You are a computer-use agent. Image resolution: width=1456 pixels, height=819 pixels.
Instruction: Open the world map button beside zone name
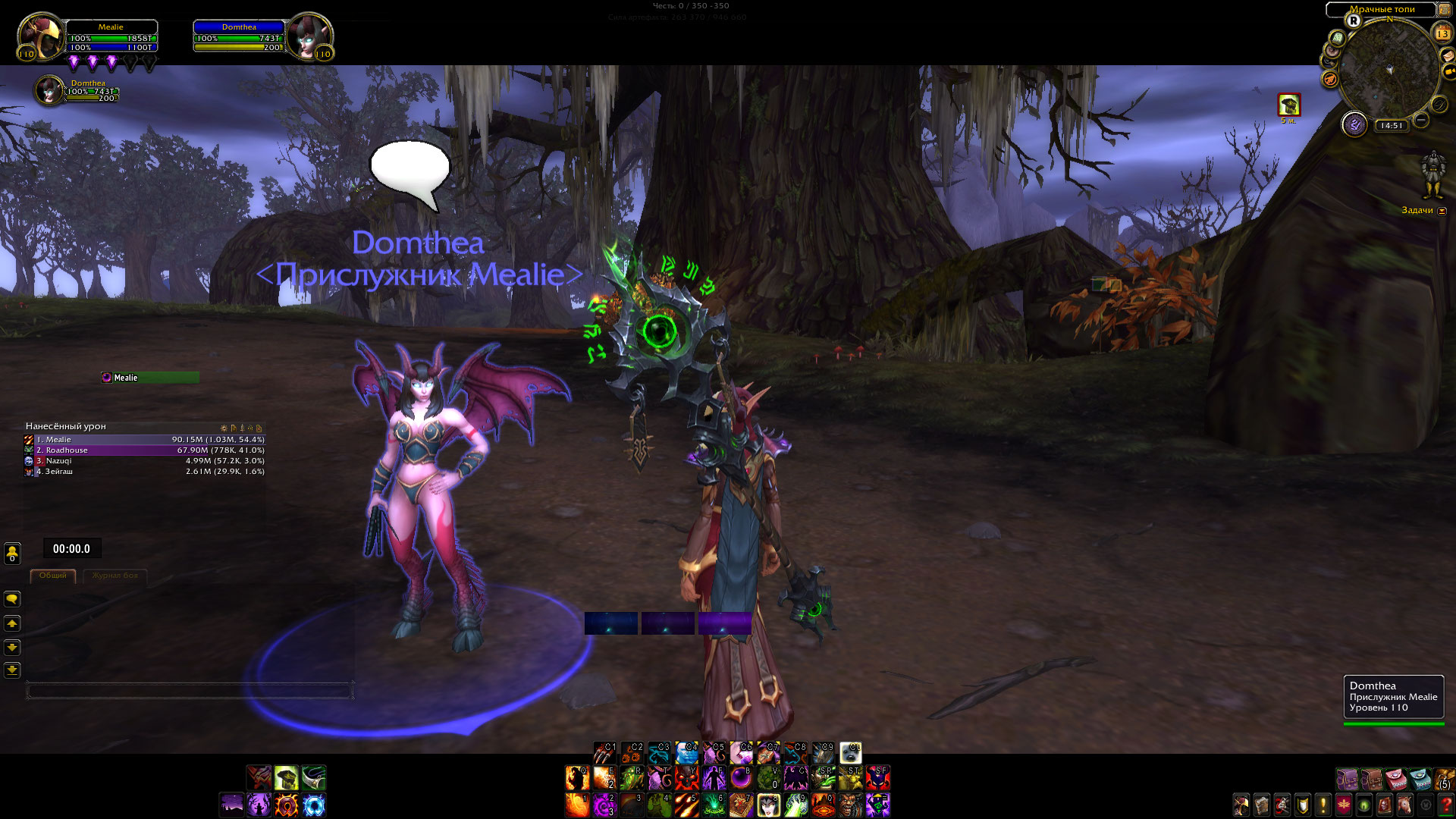point(1444,10)
